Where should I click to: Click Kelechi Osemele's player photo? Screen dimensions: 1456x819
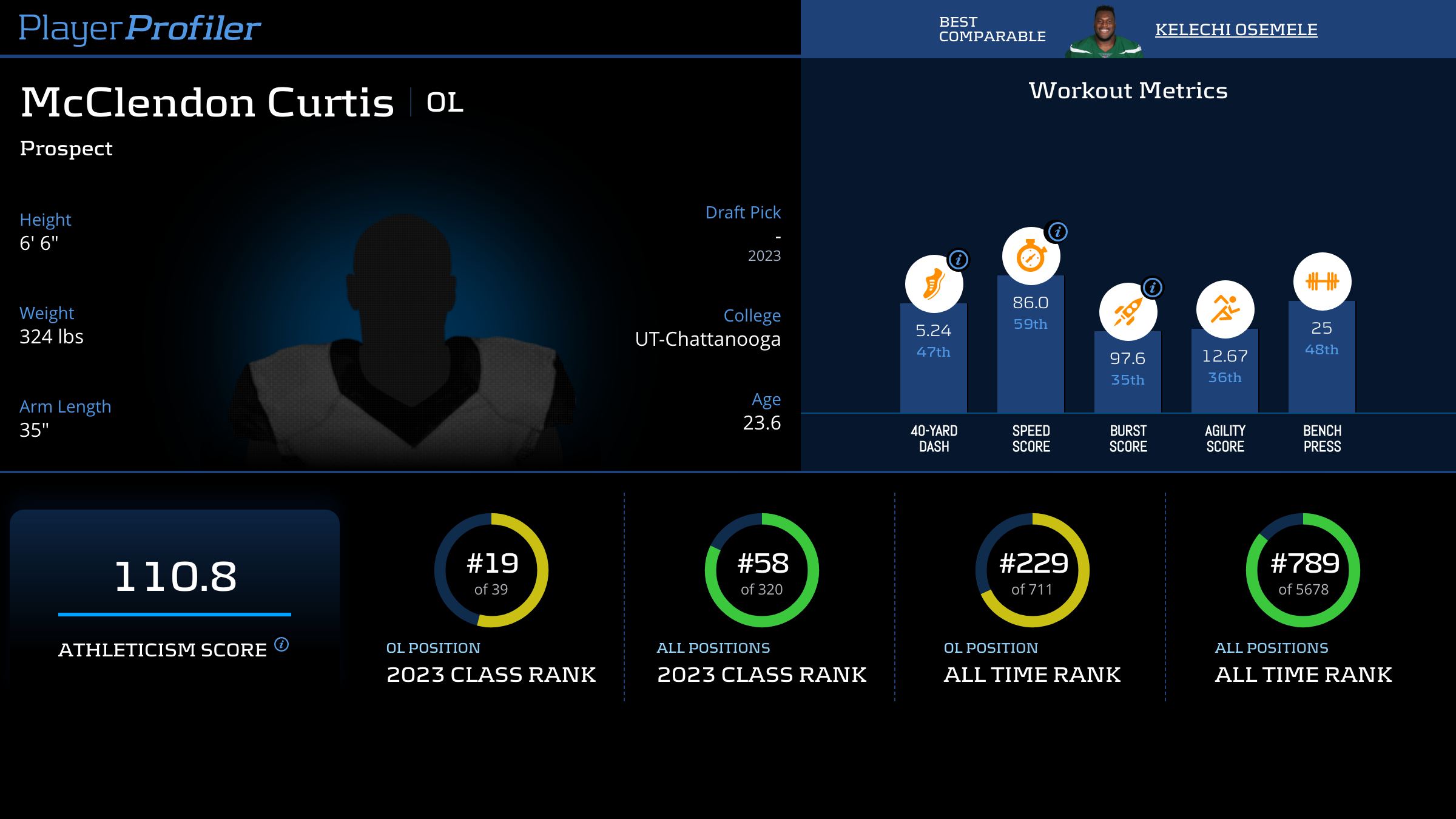point(1104,32)
